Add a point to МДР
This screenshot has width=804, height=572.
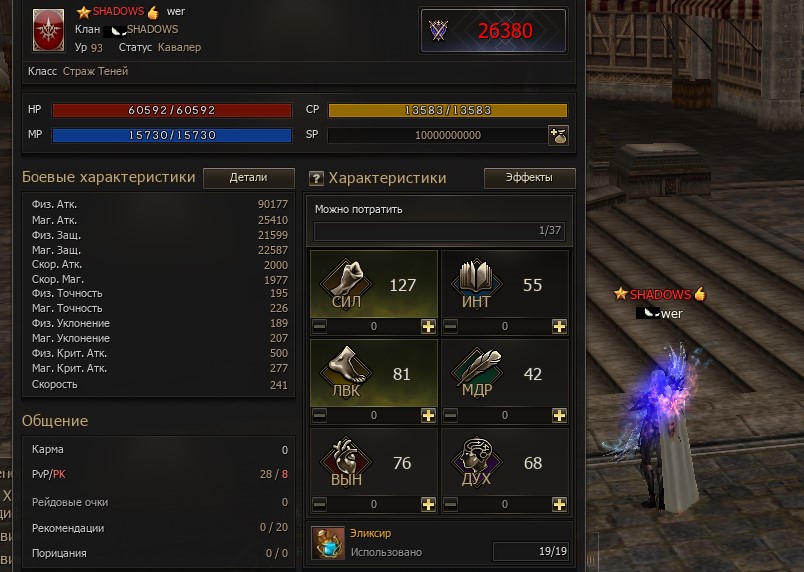(559, 415)
